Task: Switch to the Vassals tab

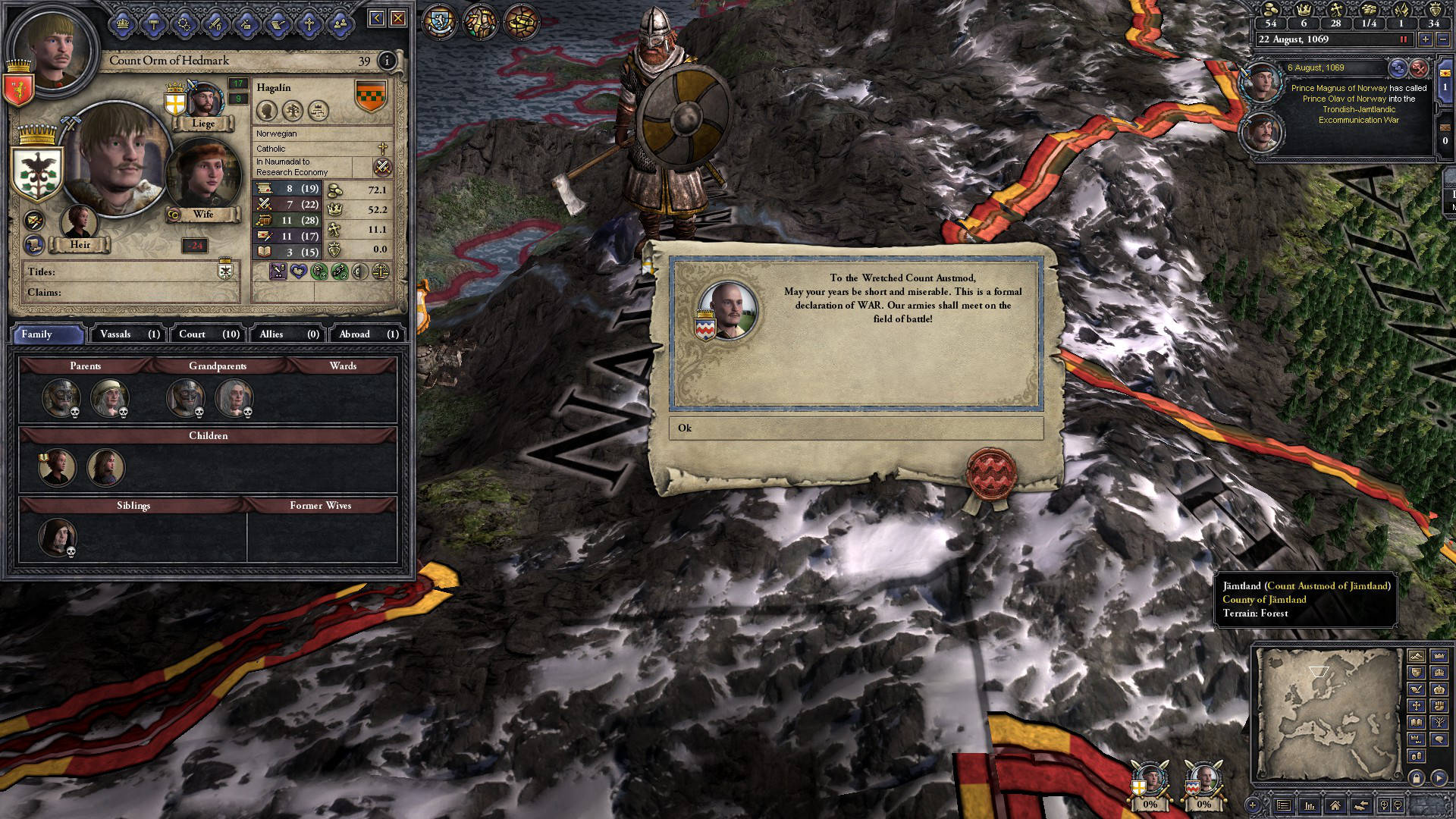Action: pos(129,334)
